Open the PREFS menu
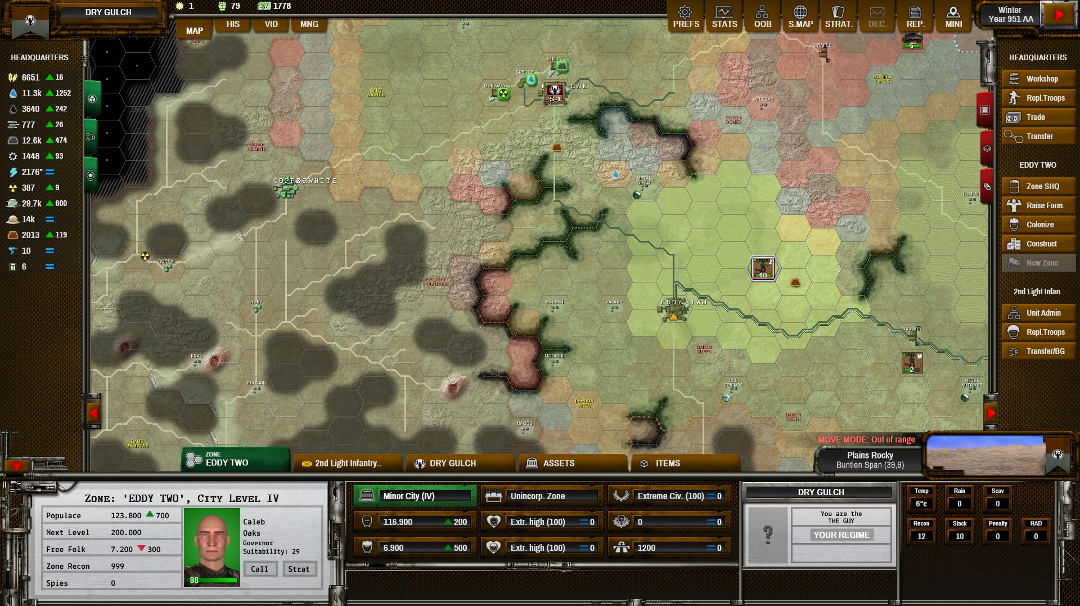Screen dimensions: 1080x606 (x=686, y=16)
